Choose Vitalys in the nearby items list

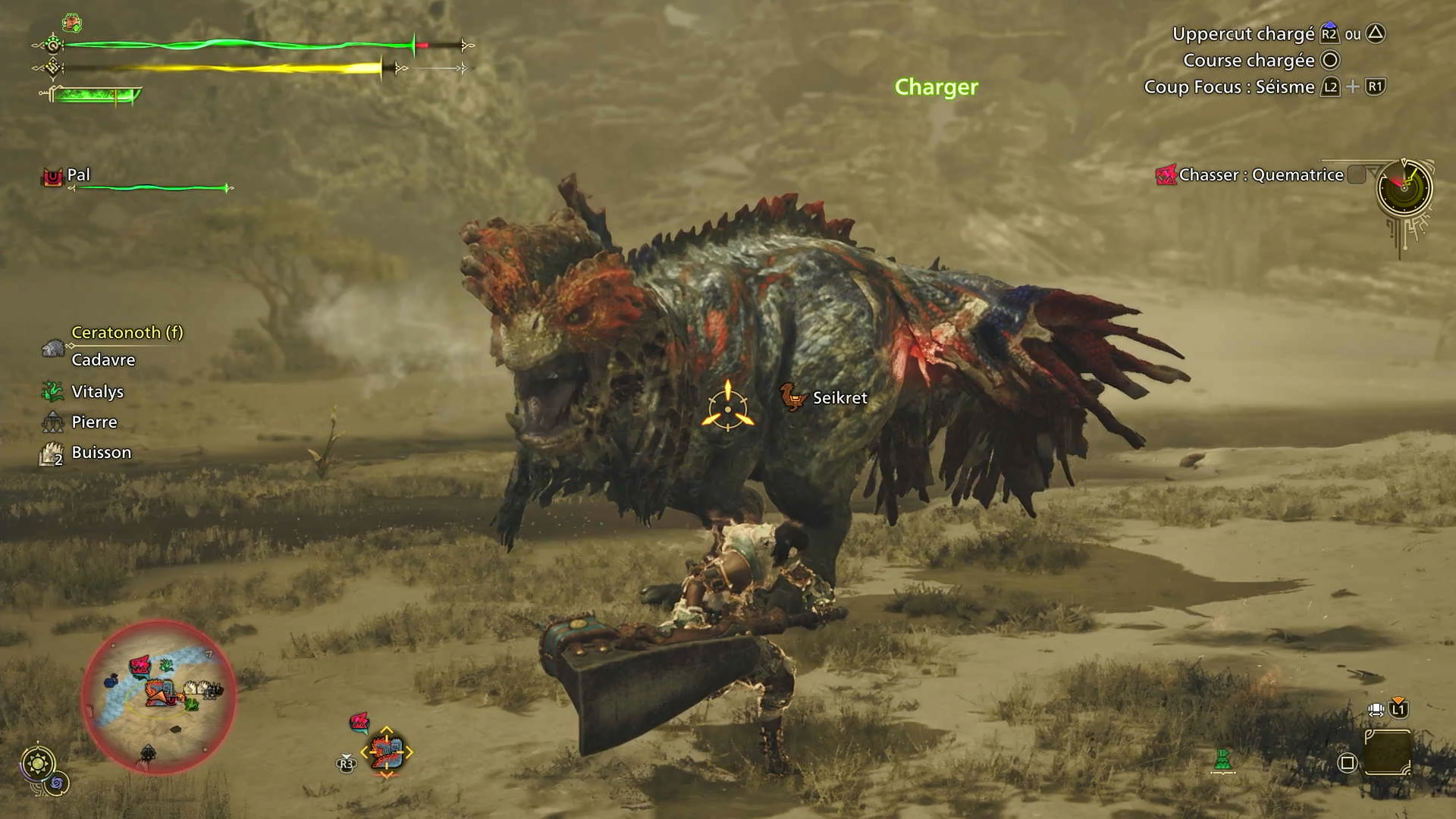click(x=96, y=392)
